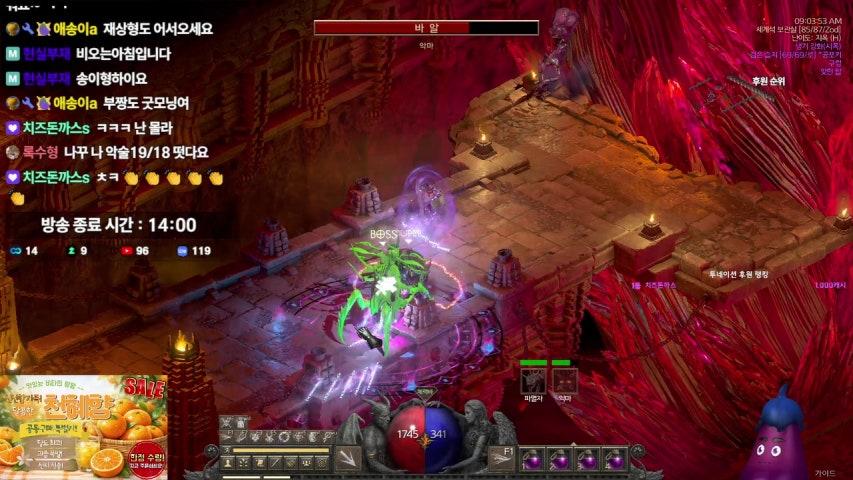The width and height of the screenshot is (853, 480).
Task: Click the 파멸자 summon portrait
Action: click(533, 380)
